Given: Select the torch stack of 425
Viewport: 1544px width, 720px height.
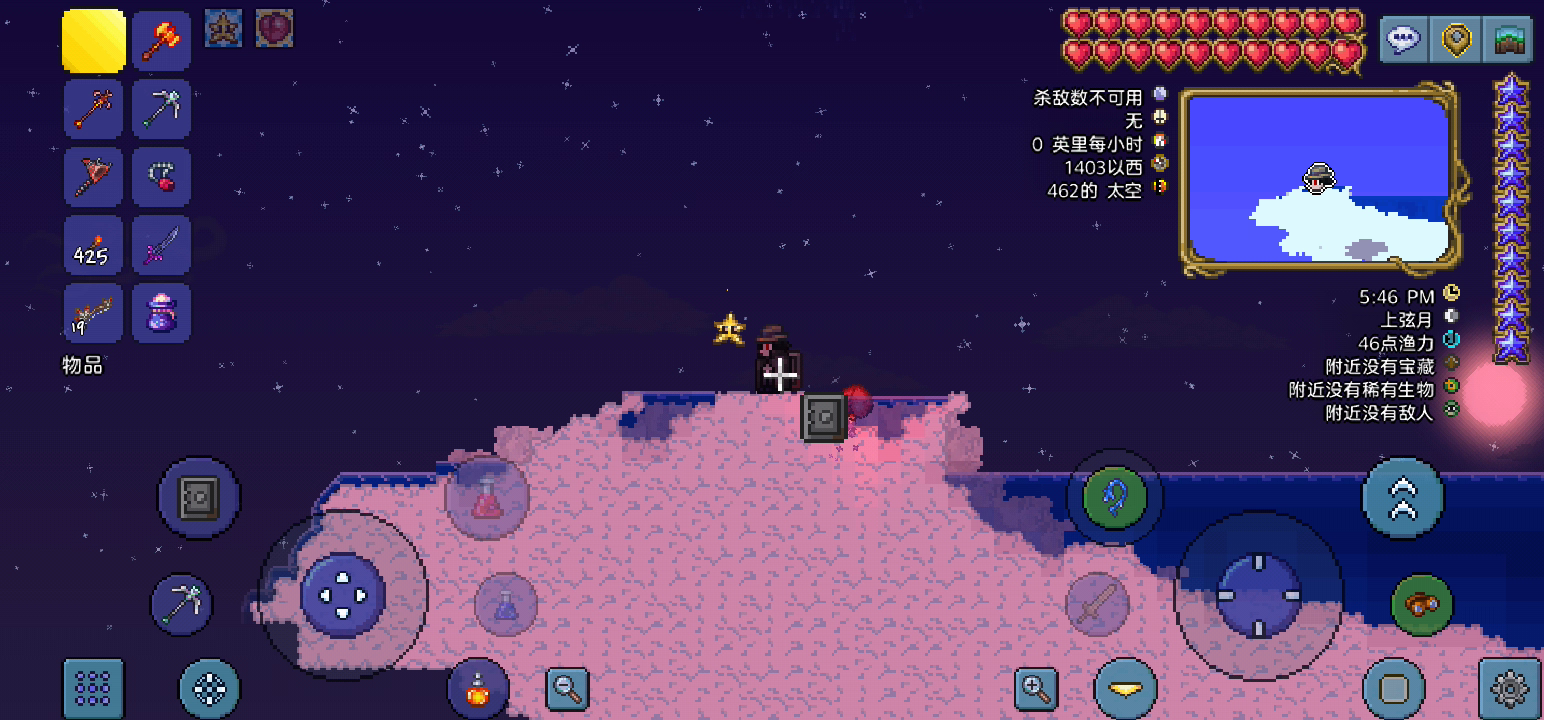Looking at the screenshot, I should tap(93, 245).
